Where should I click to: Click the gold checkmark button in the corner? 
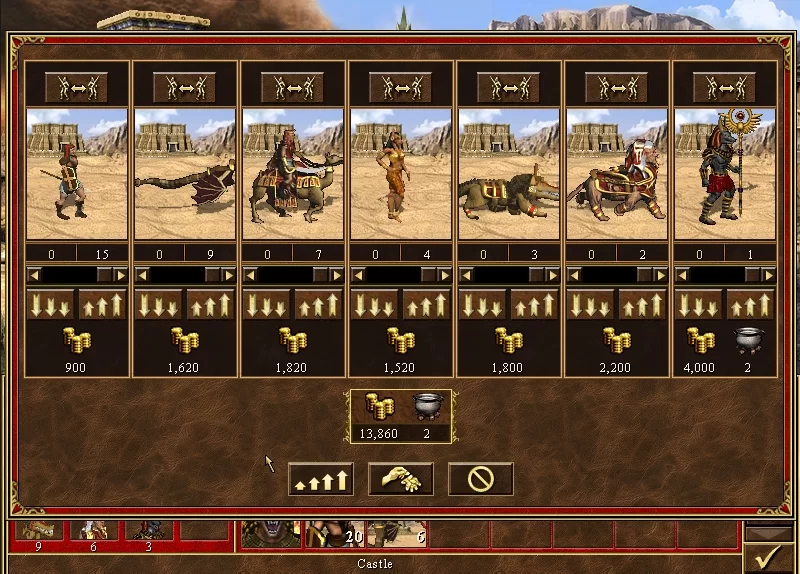click(x=770, y=555)
